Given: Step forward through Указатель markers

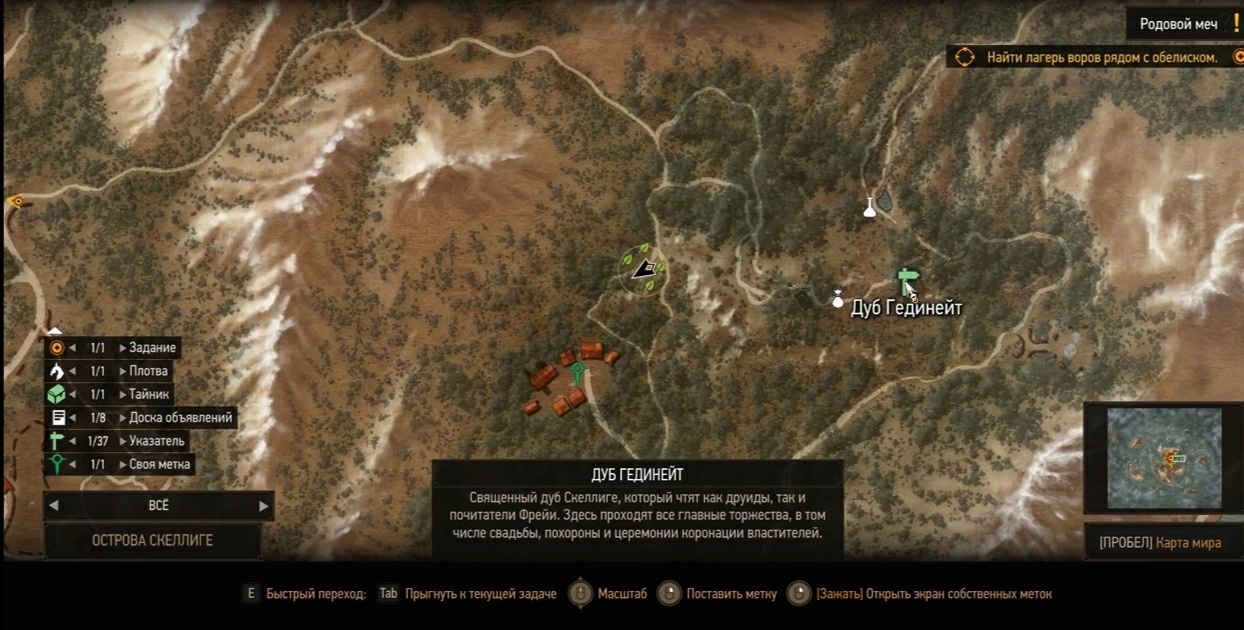Looking at the screenshot, I should pyautogui.click(x=123, y=441).
